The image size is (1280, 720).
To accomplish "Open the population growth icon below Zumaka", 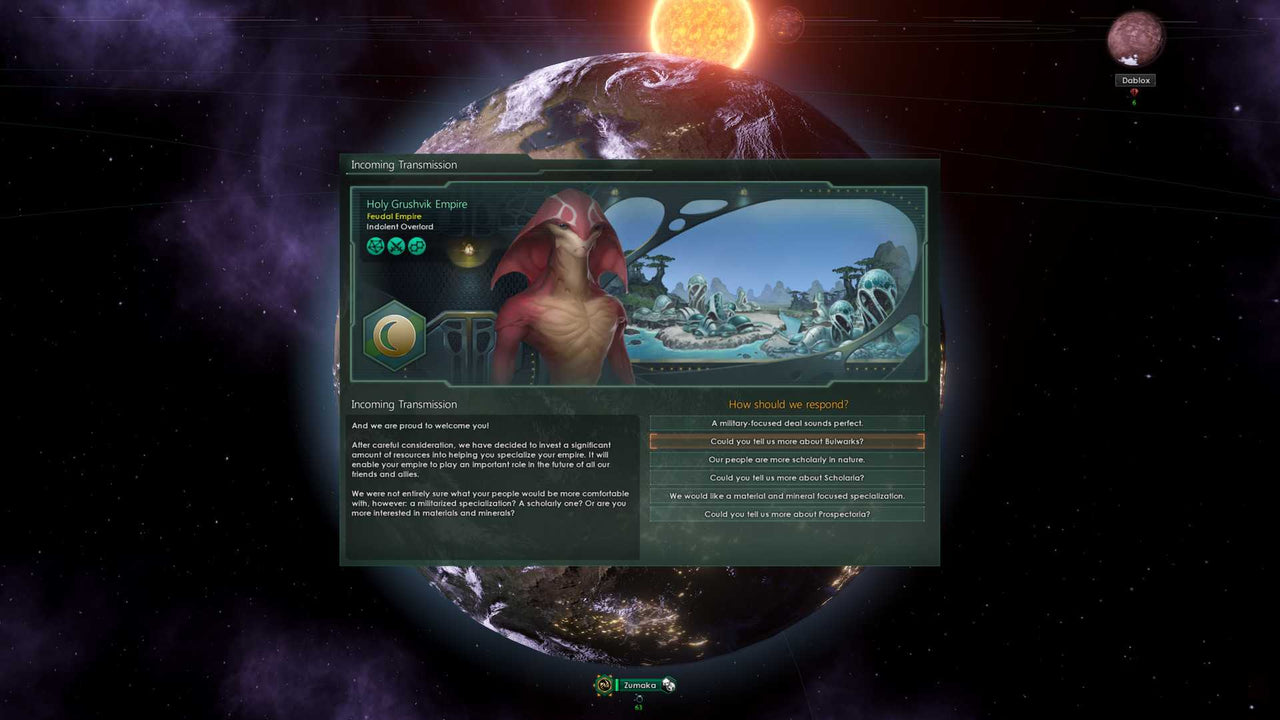I will [x=639, y=699].
